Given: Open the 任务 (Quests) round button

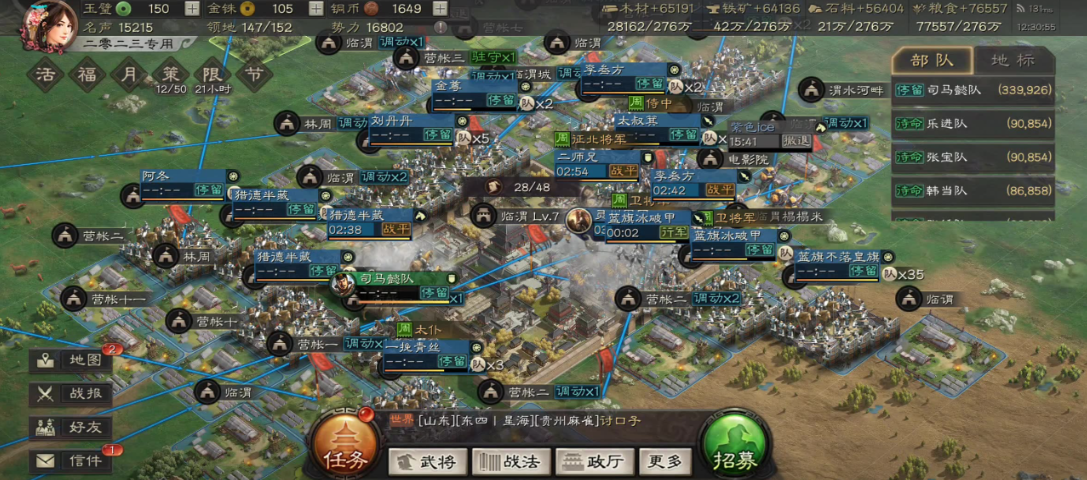Looking at the screenshot, I should click(x=336, y=446).
